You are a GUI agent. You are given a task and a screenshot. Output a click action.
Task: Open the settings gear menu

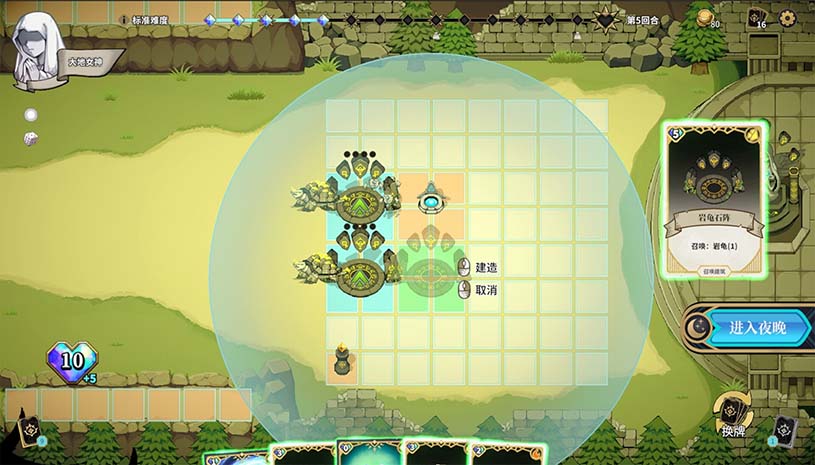pyautogui.click(x=787, y=18)
